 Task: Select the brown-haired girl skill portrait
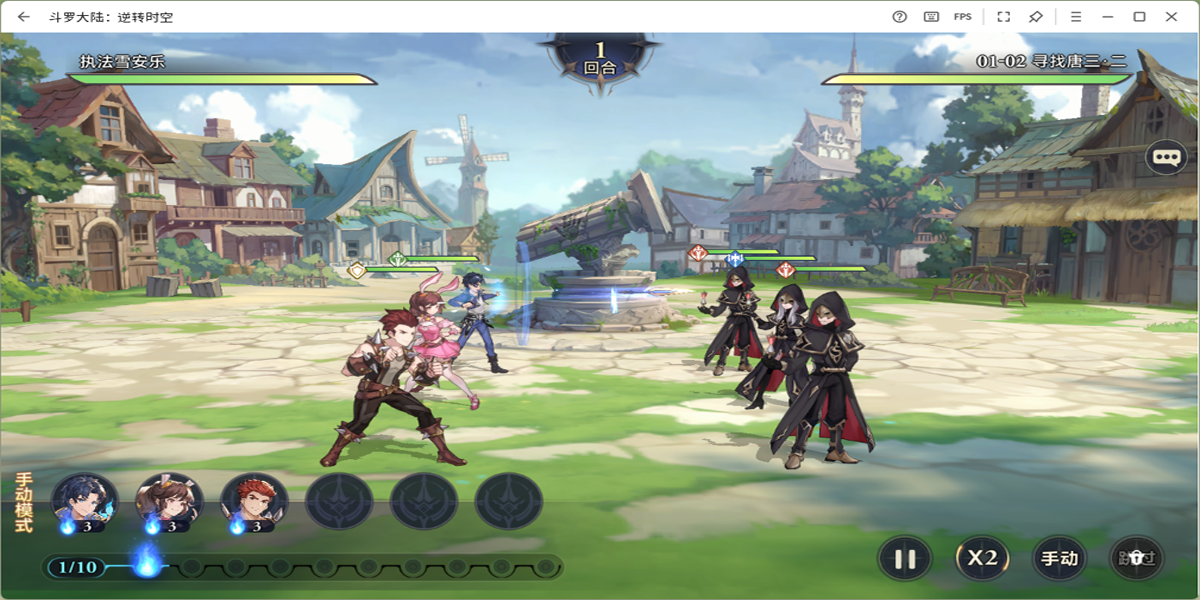(170, 501)
